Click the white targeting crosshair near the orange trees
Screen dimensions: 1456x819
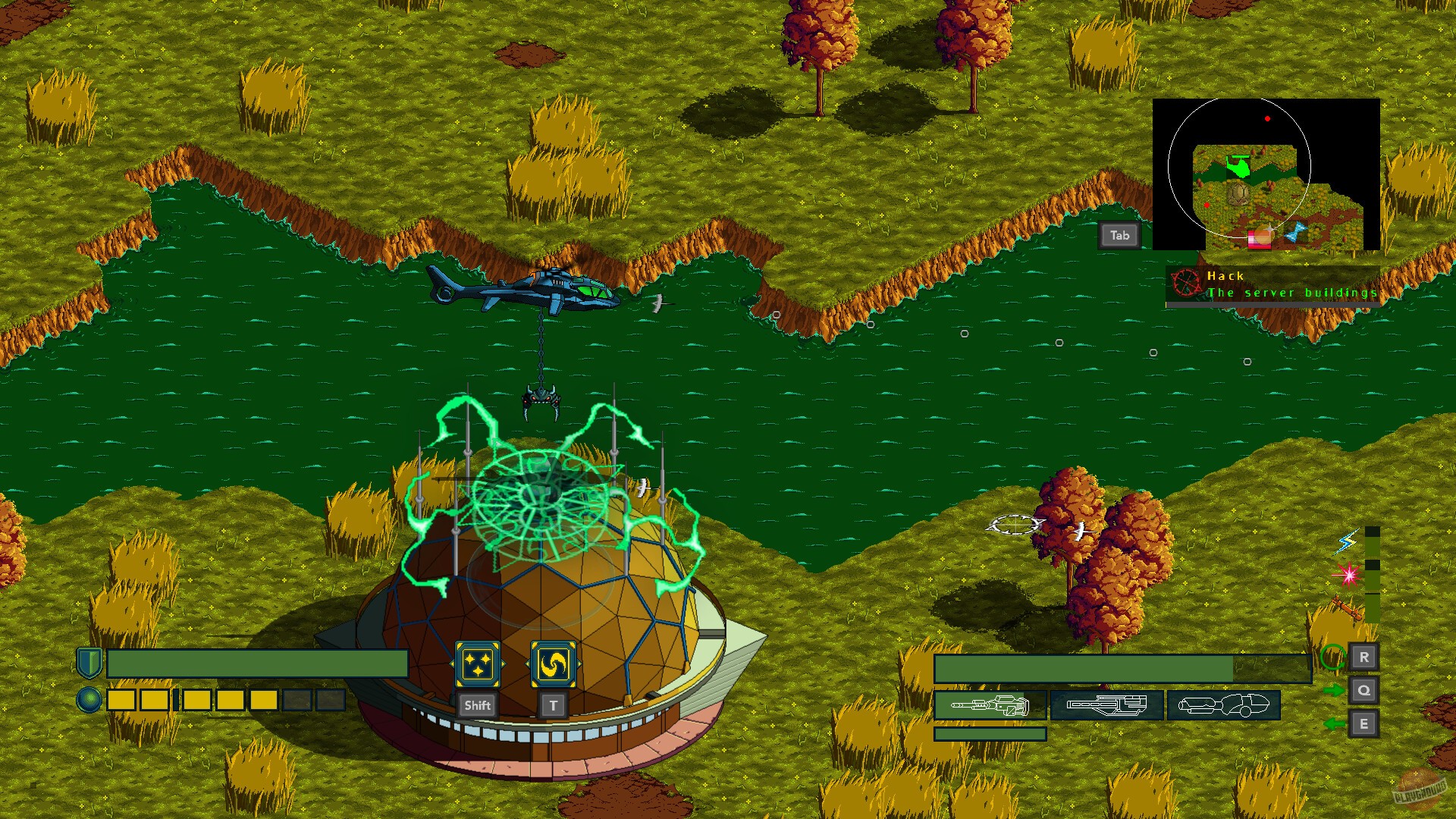point(1014,523)
